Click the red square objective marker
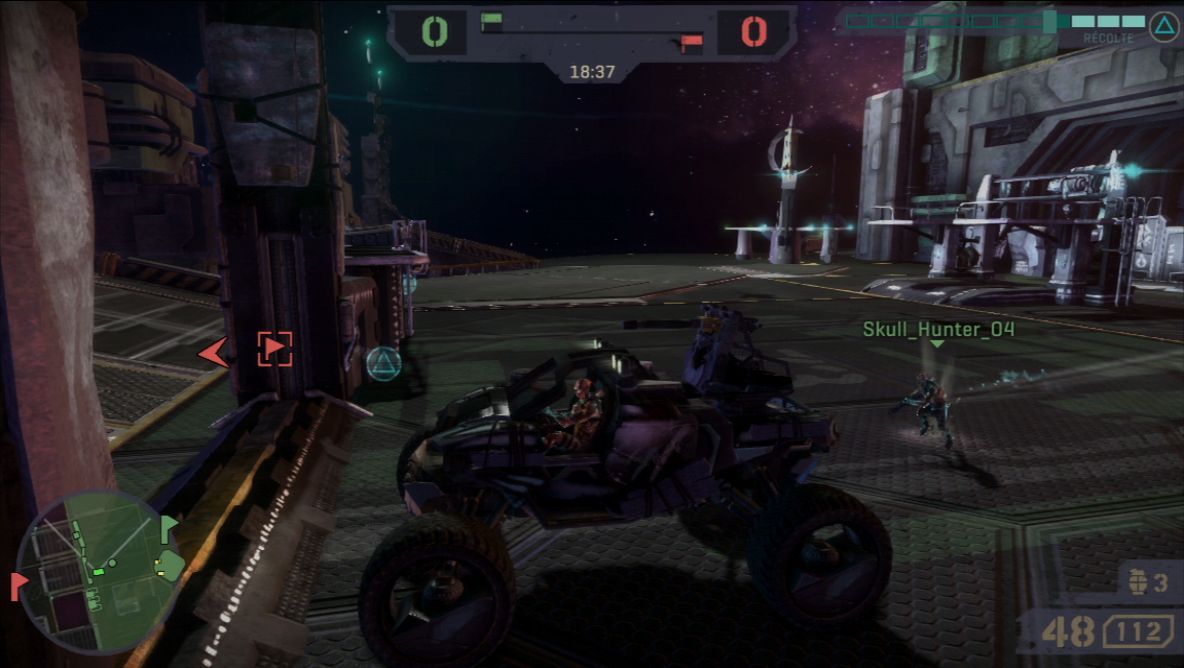 point(274,349)
